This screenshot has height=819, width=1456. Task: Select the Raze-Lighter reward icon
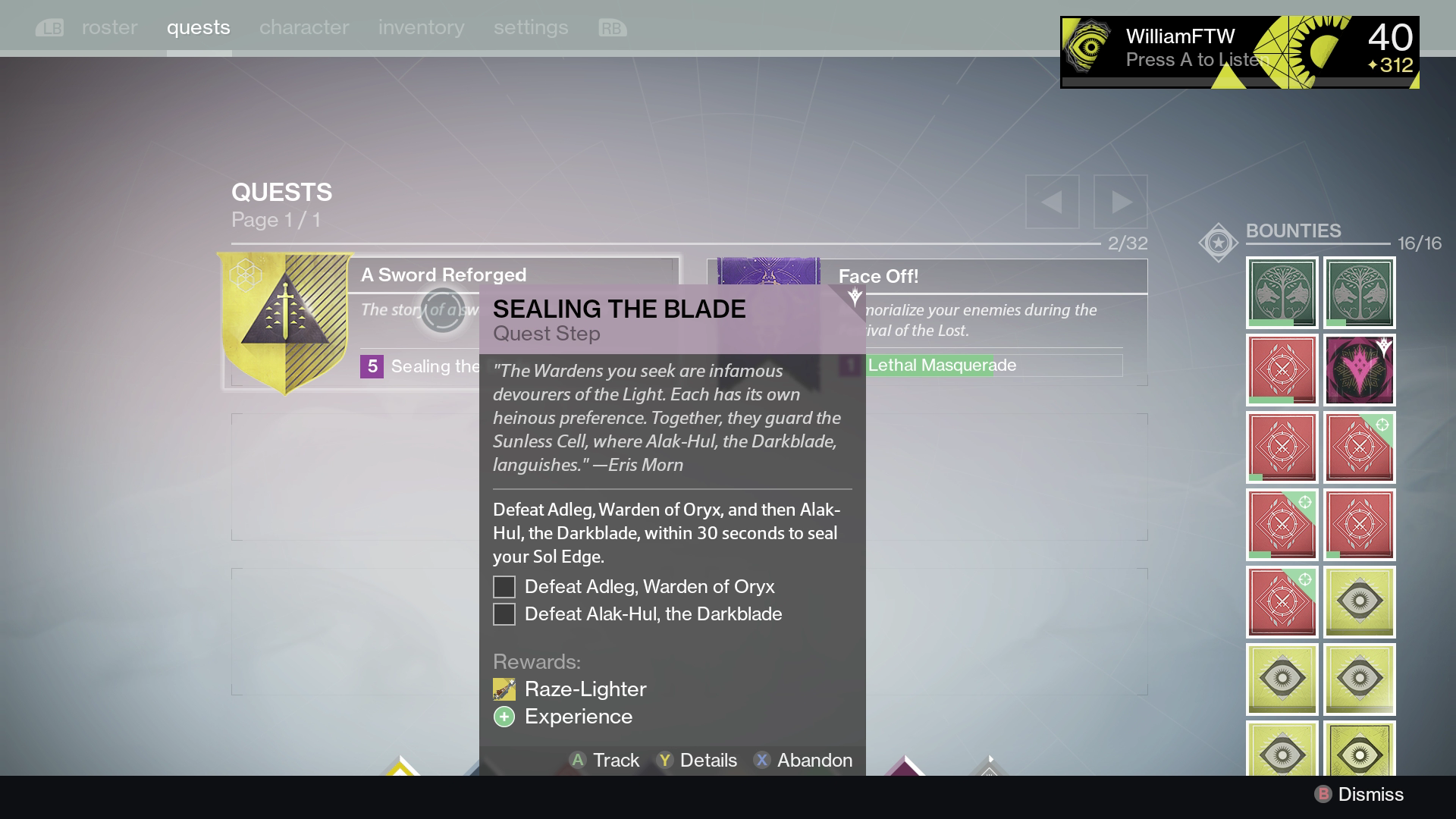coord(504,689)
